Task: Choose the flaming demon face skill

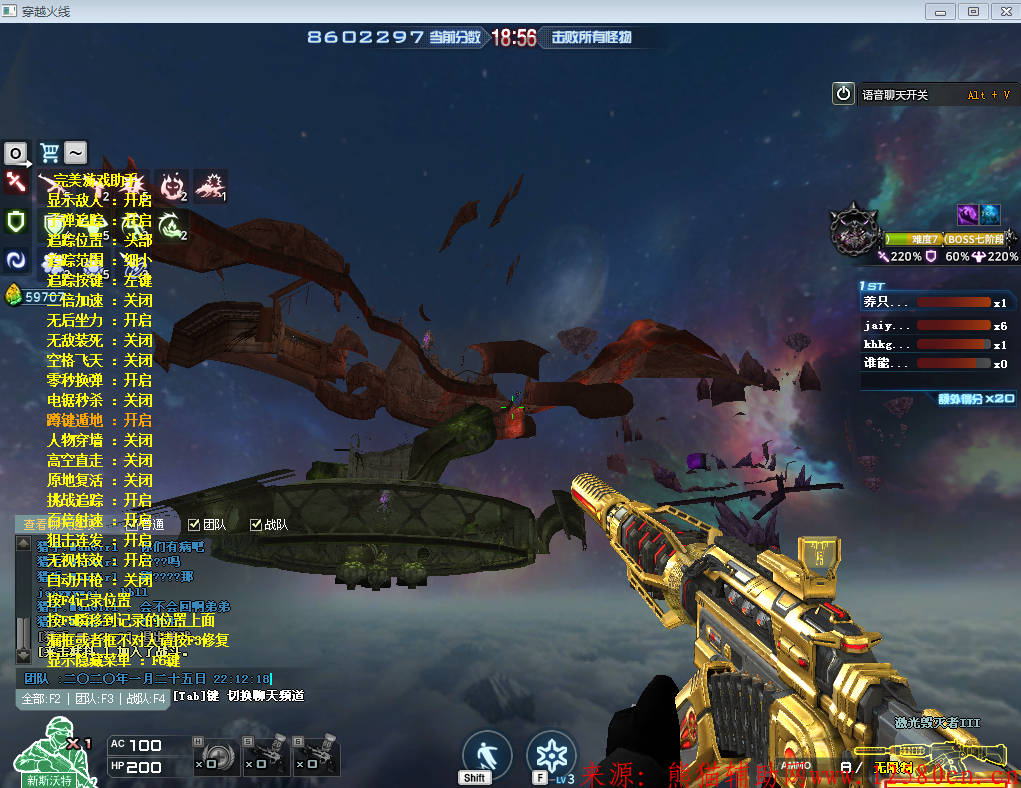Action: (174, 184)
